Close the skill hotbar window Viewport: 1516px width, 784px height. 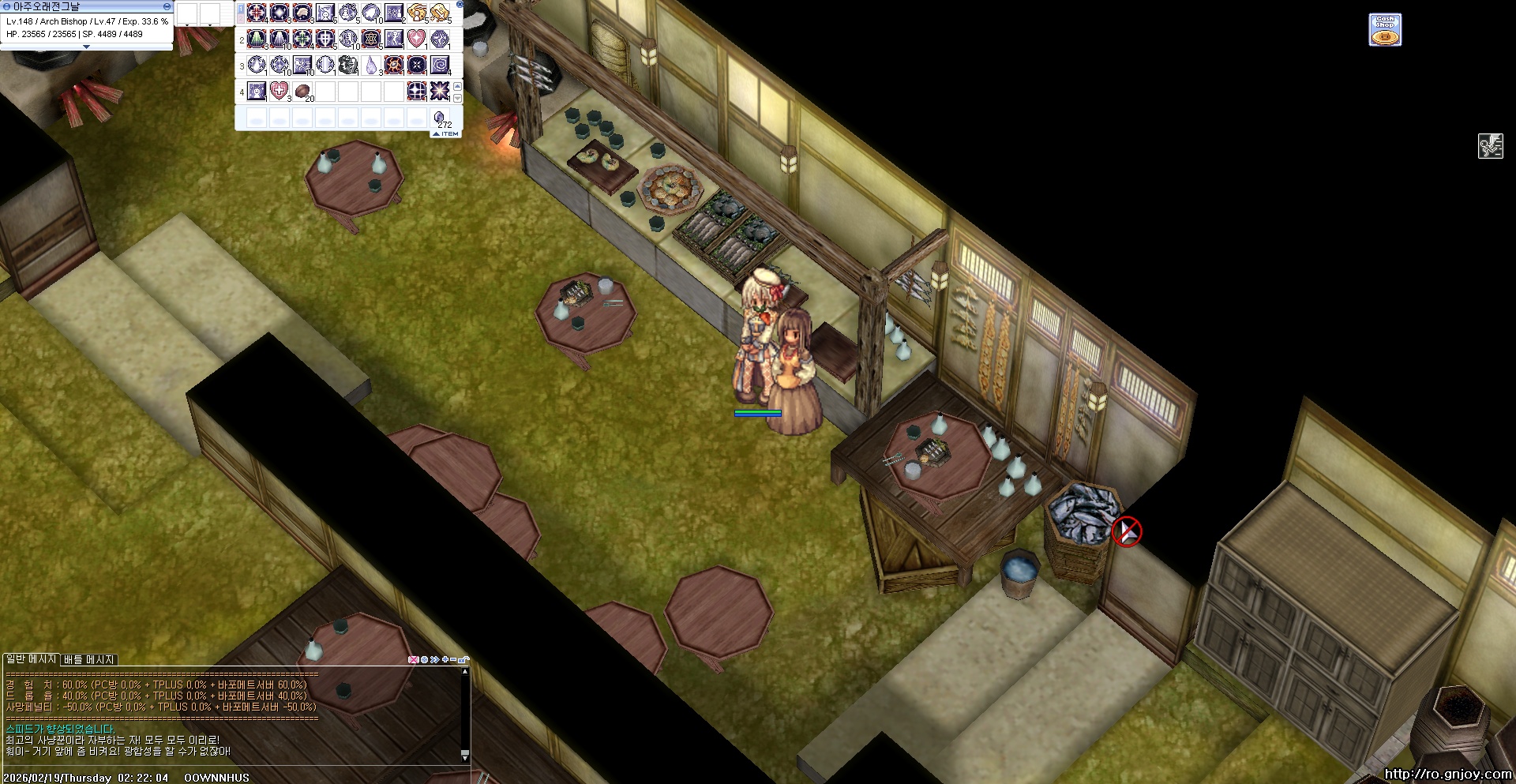pos(460,4)
